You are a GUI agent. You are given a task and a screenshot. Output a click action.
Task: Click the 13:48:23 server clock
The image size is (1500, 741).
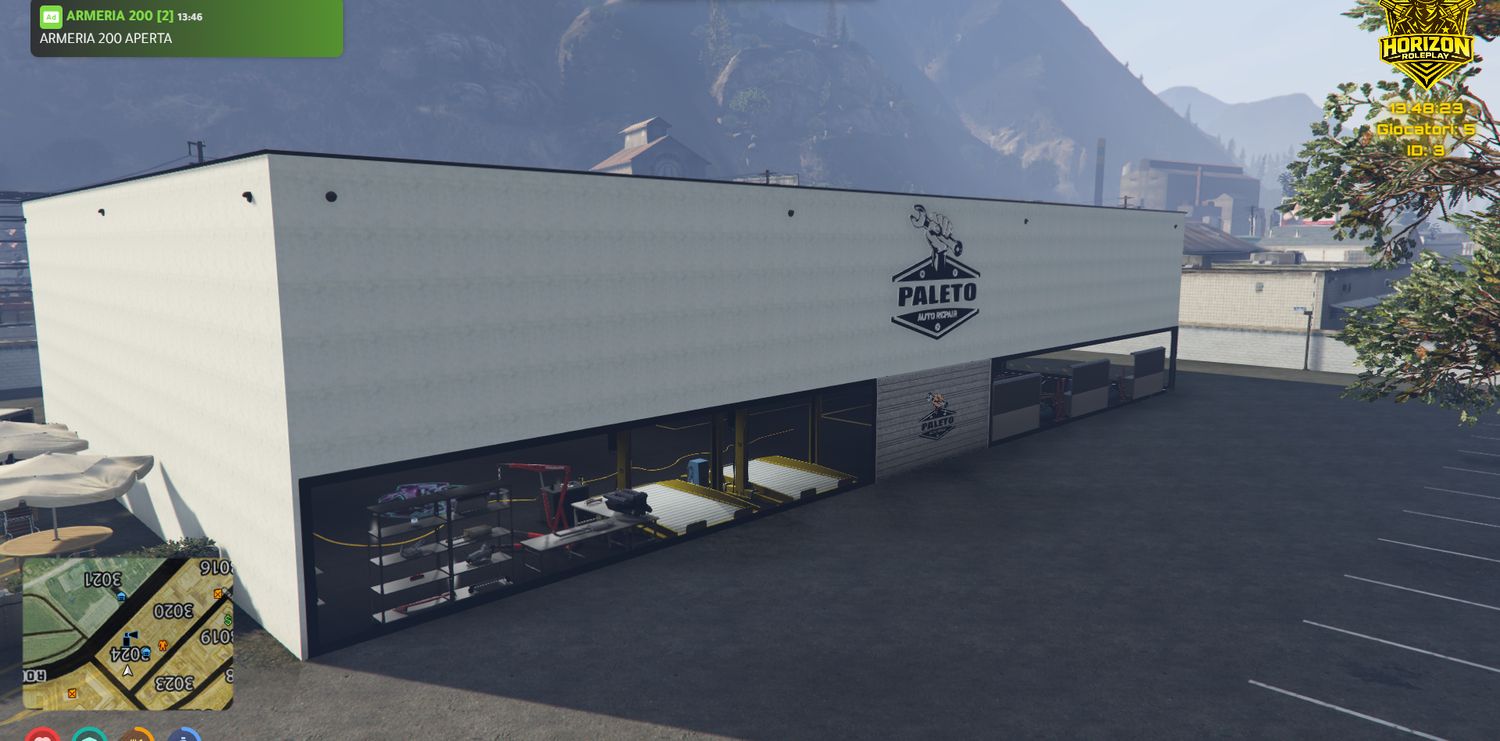pyautogui.click(x=1428, y=108)
